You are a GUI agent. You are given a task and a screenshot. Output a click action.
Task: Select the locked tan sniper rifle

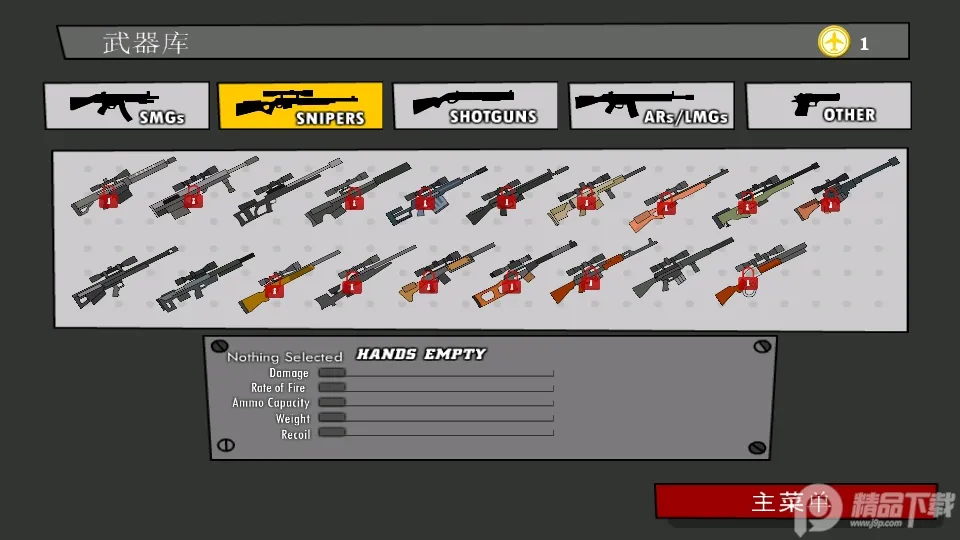585,196
